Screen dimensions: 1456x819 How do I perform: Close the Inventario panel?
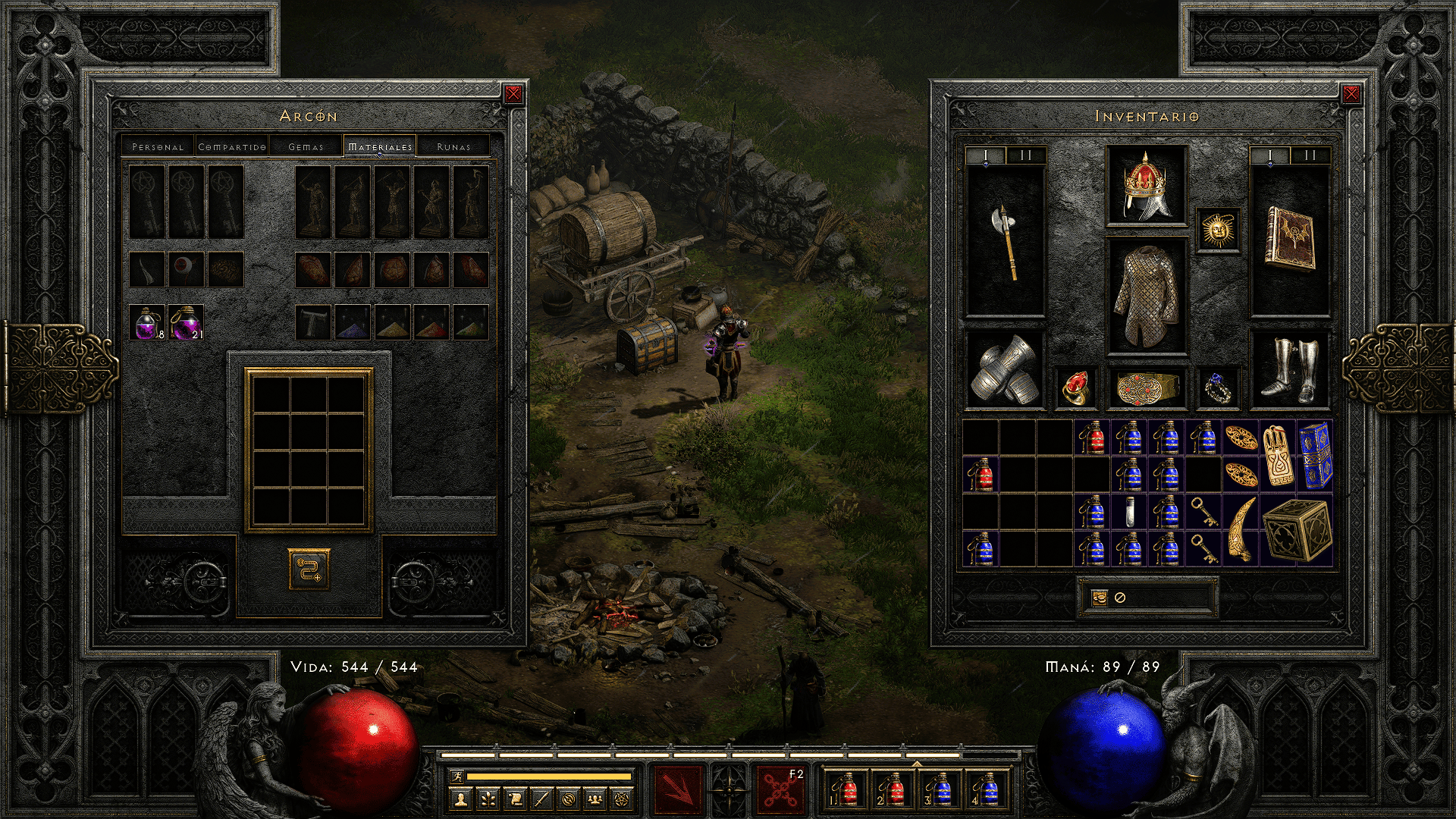point(1351,94)
